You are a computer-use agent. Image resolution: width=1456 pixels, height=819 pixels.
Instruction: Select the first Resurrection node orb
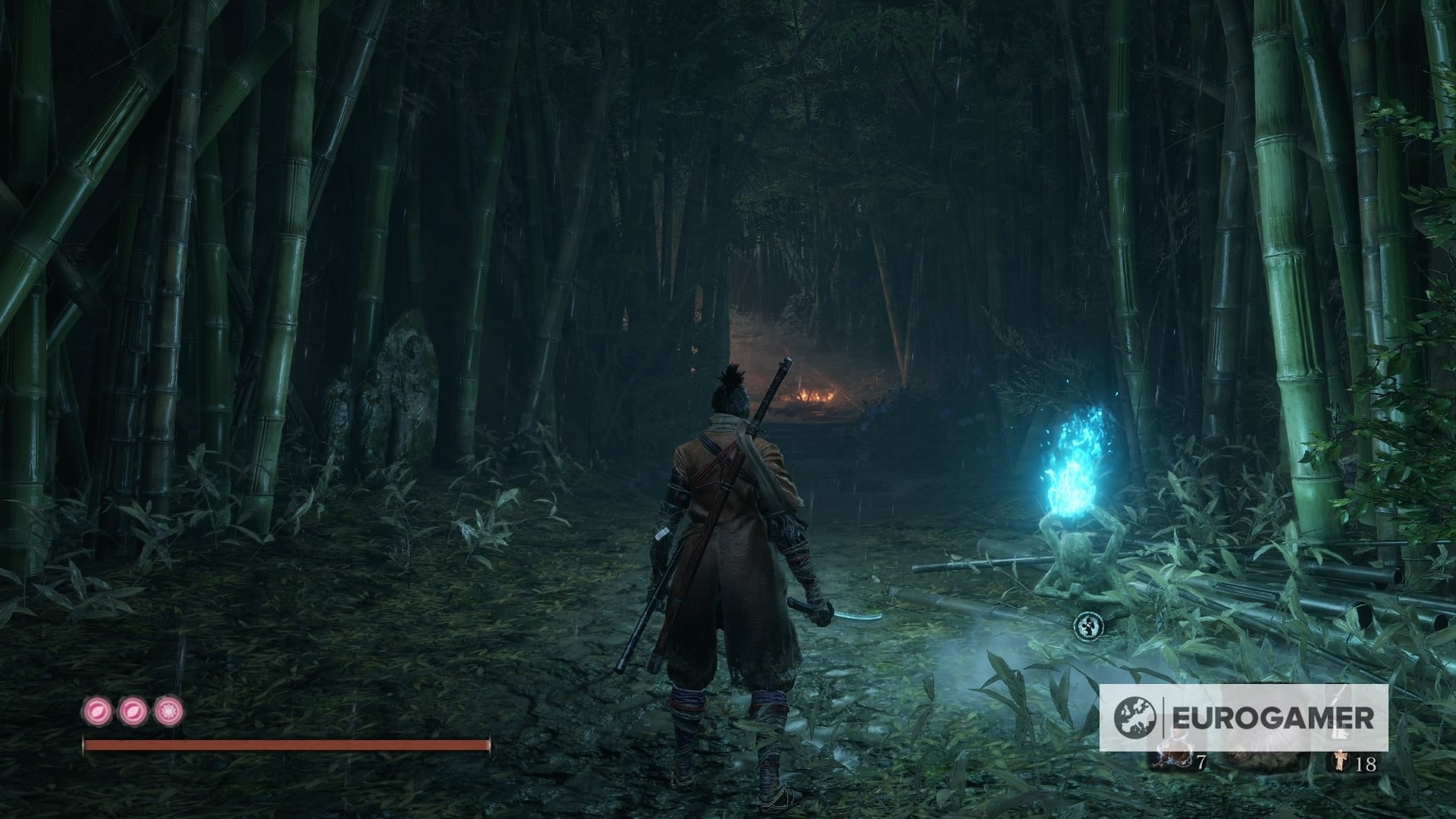(97, 713)
